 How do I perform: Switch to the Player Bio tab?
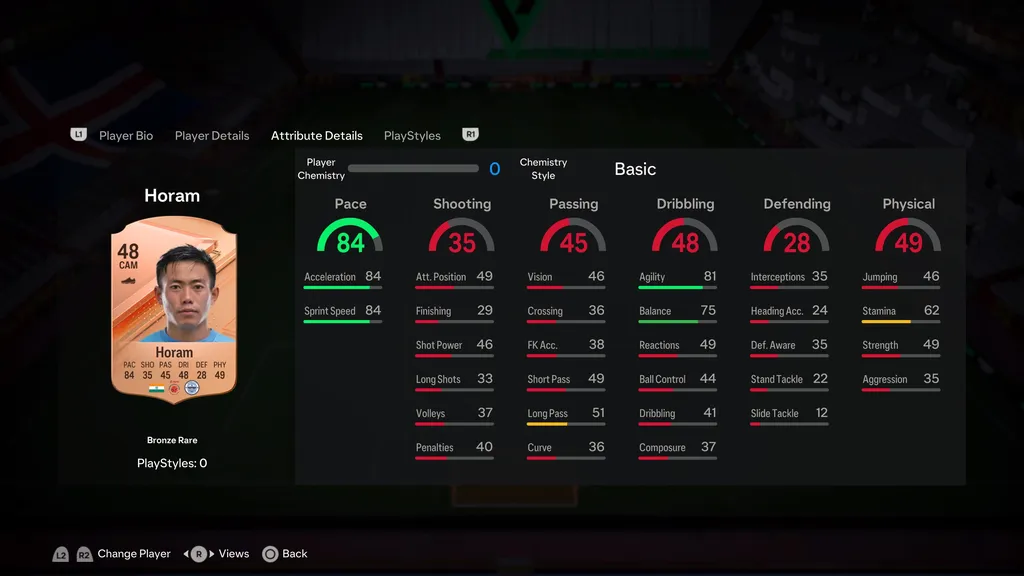pyautogui.click(x=126, y=136)
